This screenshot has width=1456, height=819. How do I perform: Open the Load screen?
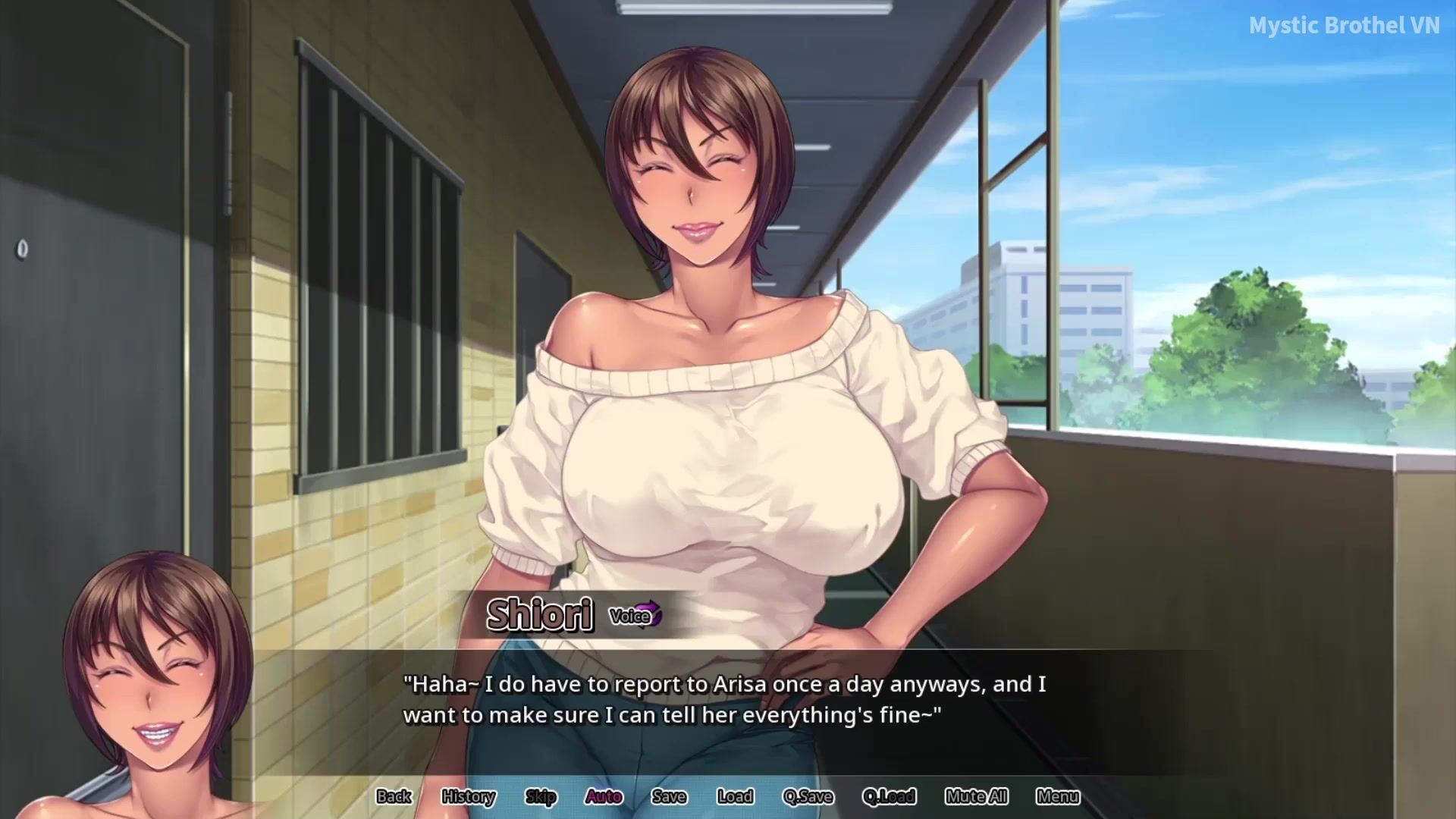coord(735,796)
